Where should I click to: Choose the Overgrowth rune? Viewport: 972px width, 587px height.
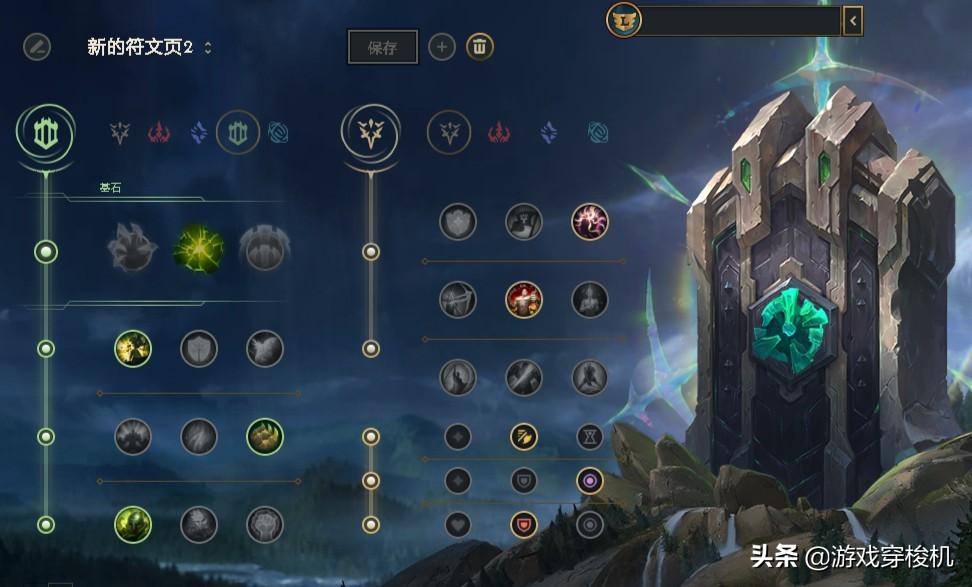133,524
